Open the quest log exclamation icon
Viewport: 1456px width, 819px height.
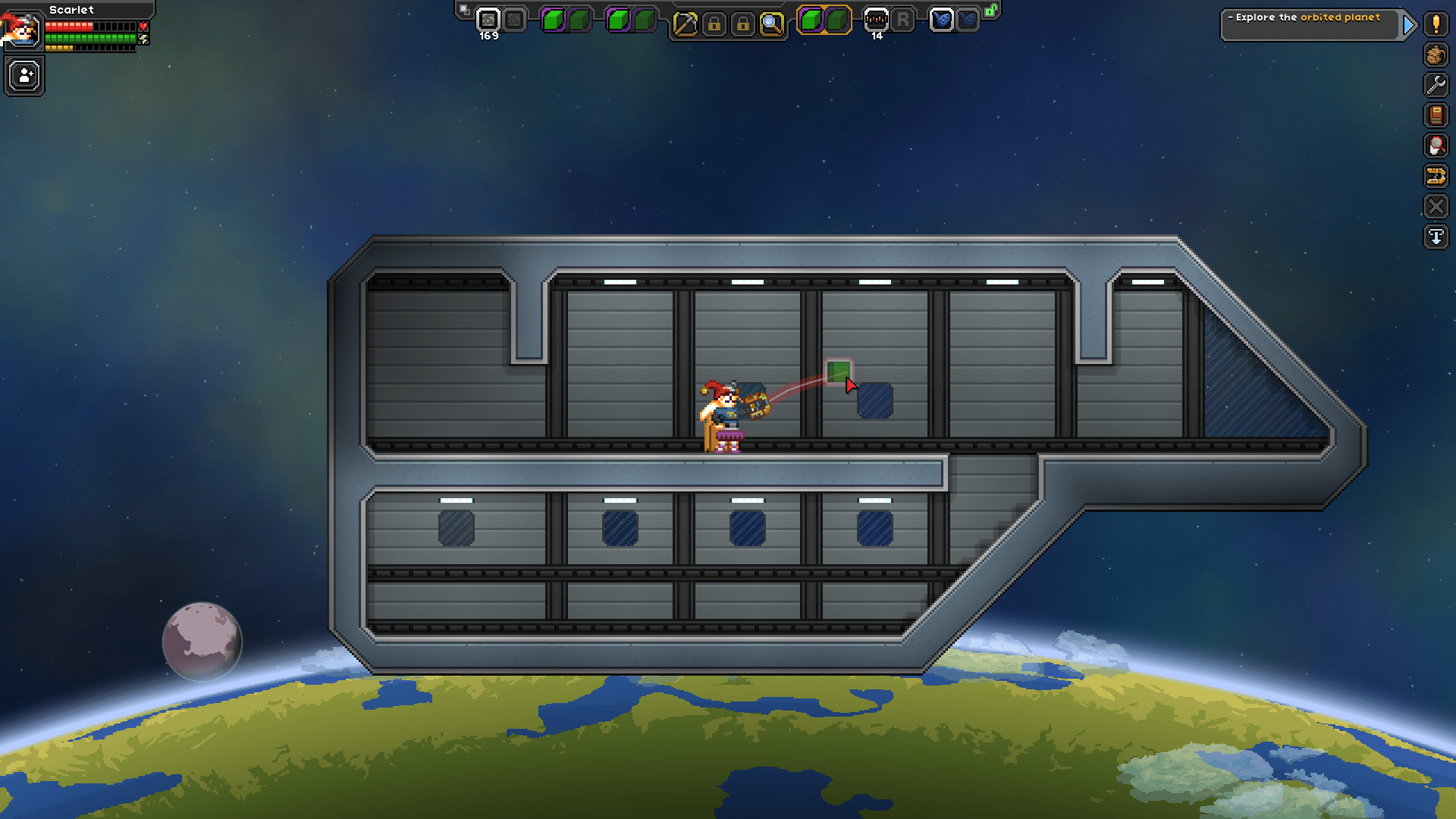1437,25
